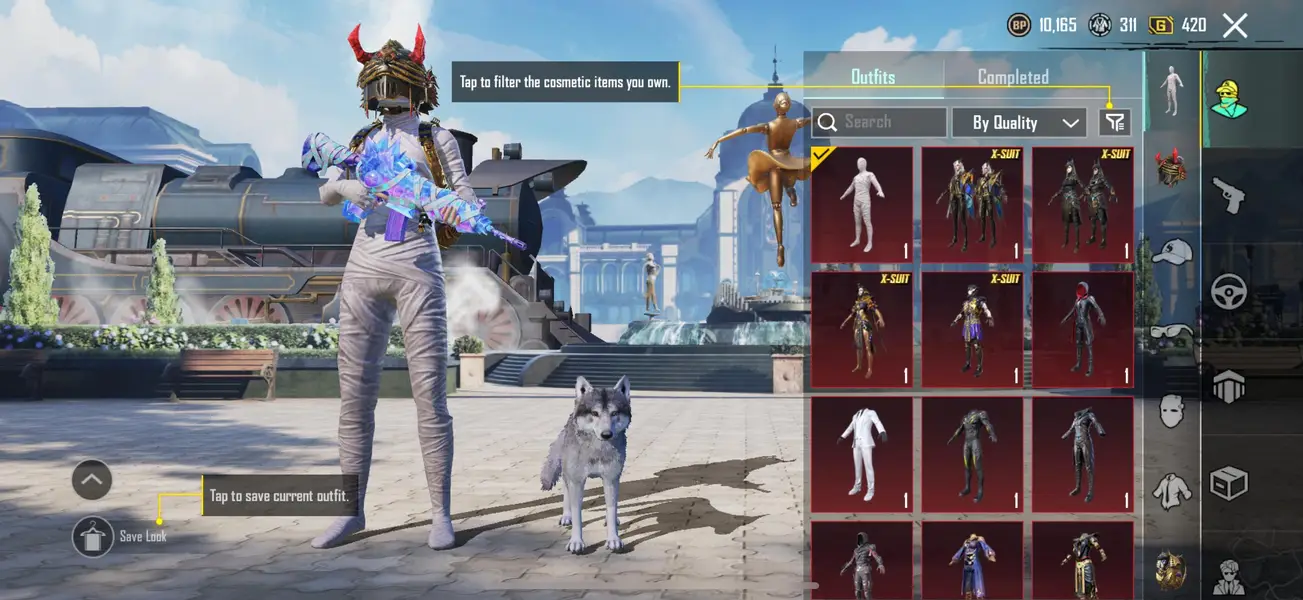Choose the white suit outfit

click(x=862, y=455)
